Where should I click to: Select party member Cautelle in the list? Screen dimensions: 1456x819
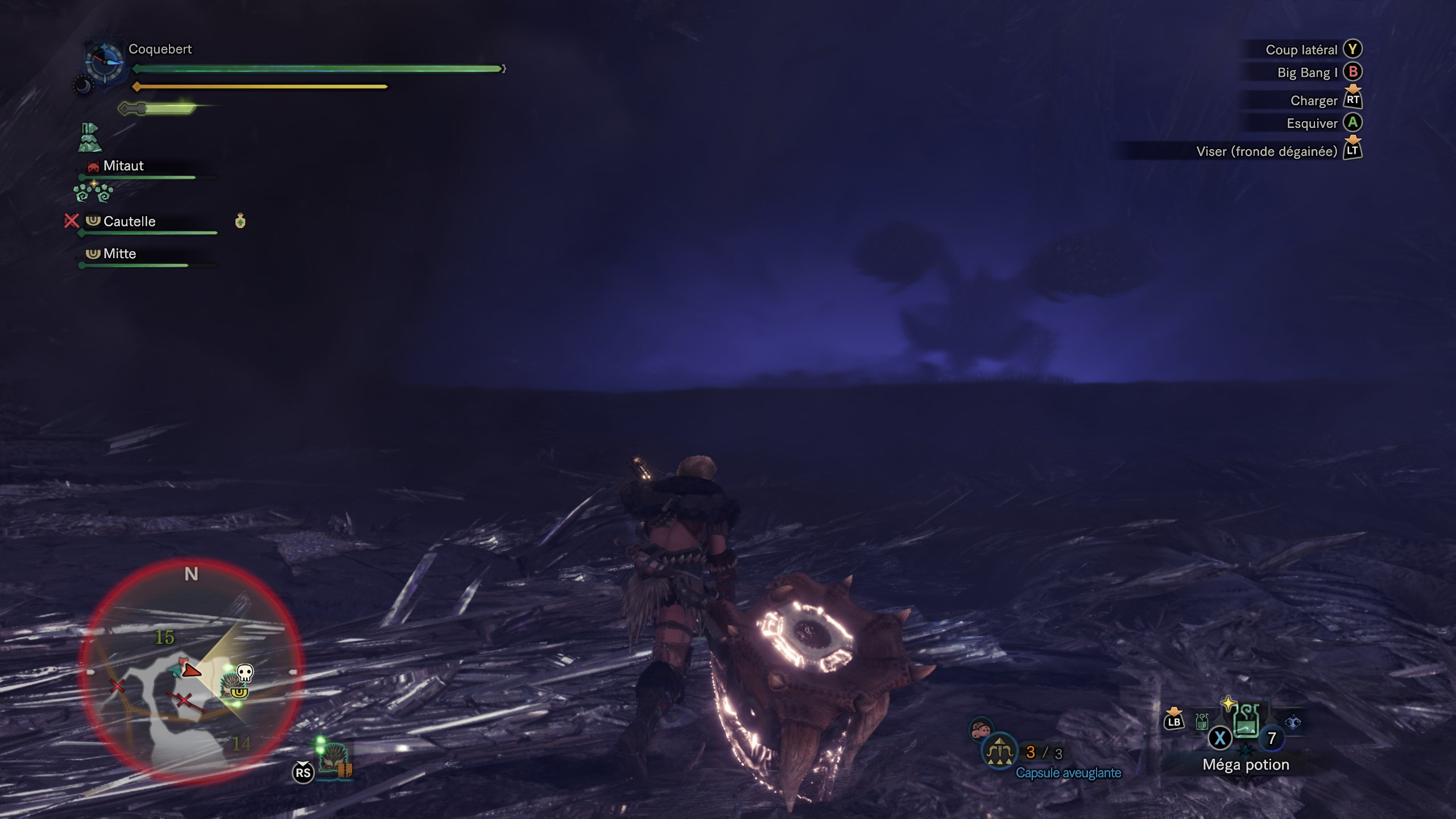[129, 221]
